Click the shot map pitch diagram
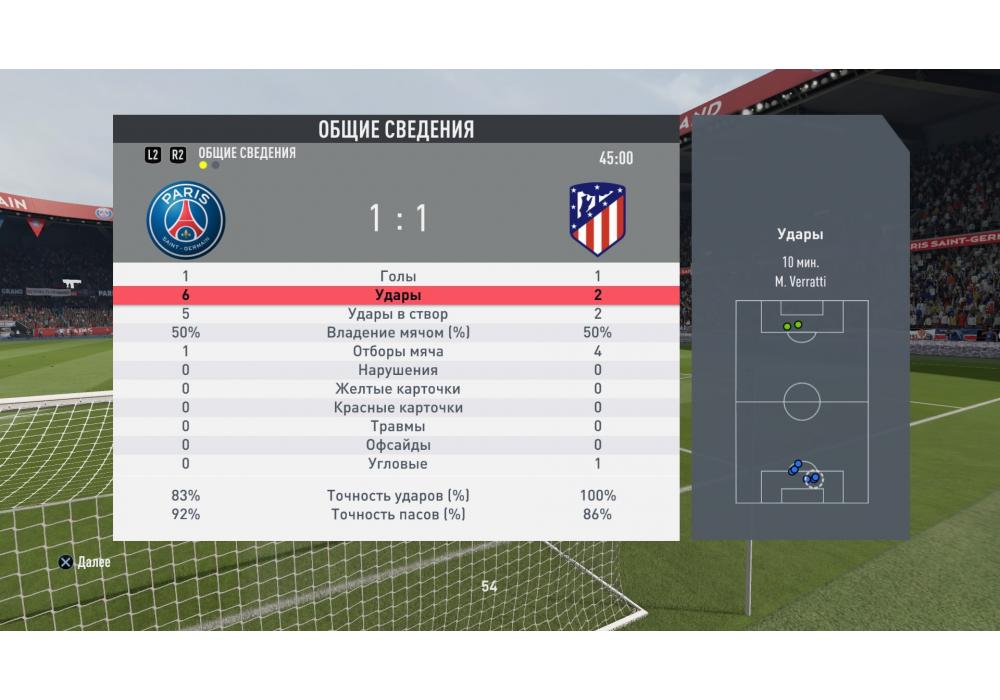Screen dimensions: 1000x700 click(x=801, y=401)
